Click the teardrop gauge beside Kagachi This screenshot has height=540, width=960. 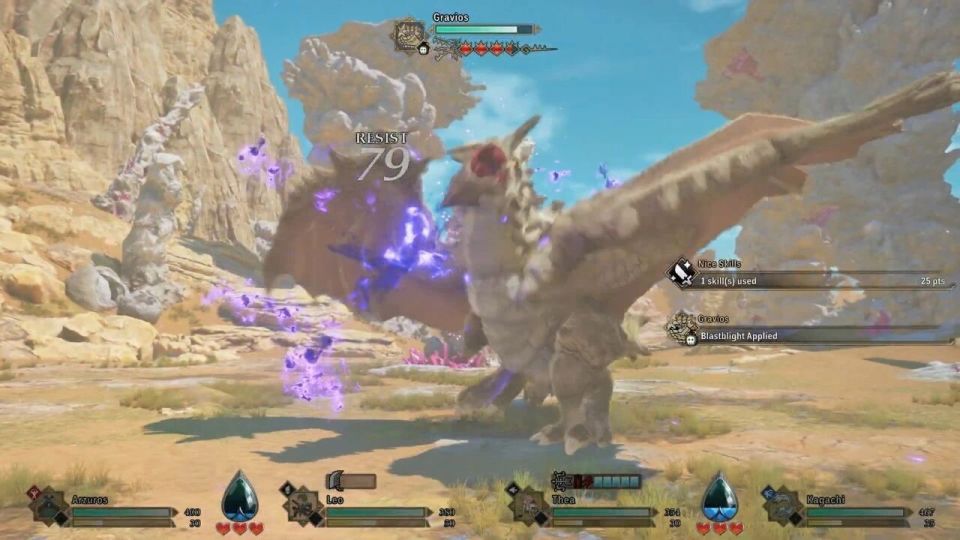(718, 496)
